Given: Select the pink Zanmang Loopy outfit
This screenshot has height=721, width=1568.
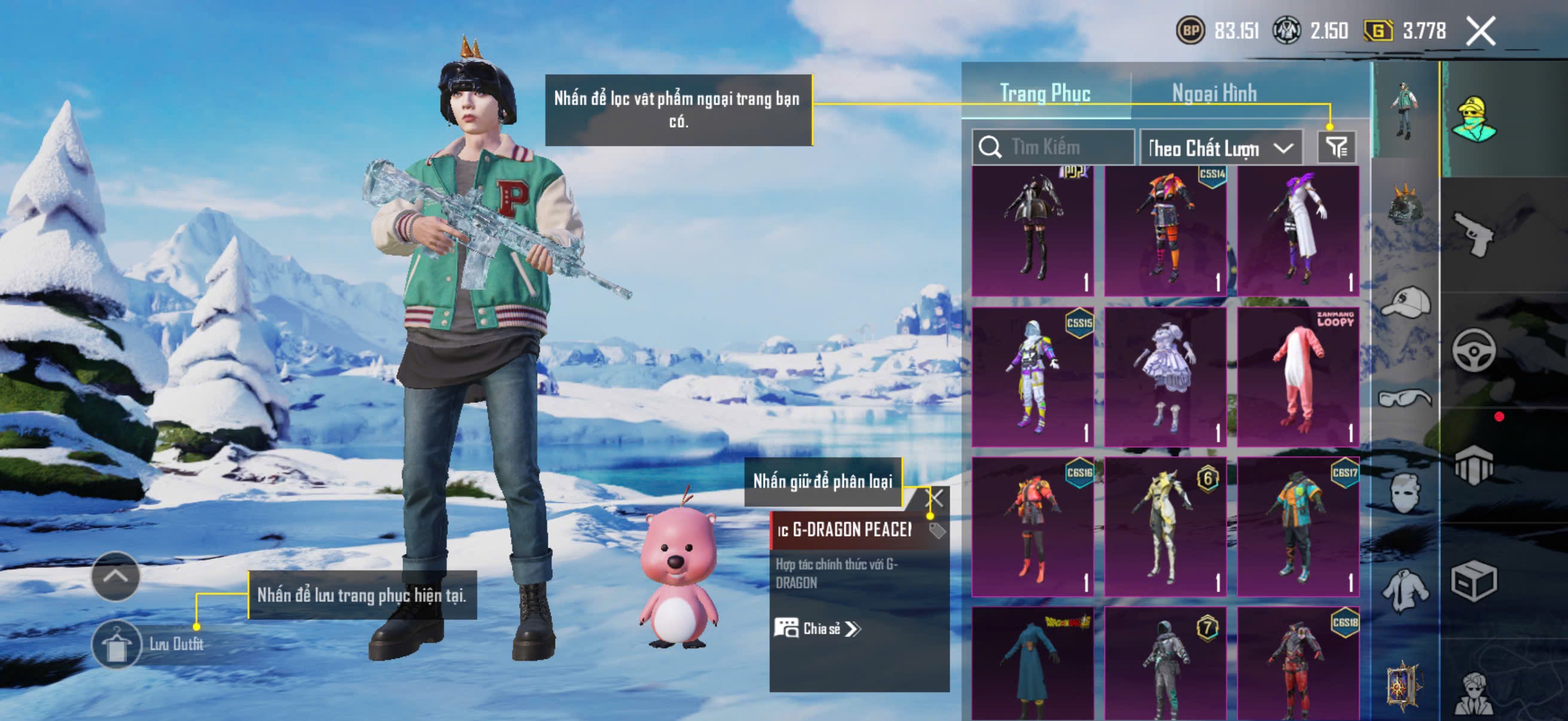Looking at the screenshot, I should tap(1298, 377).
